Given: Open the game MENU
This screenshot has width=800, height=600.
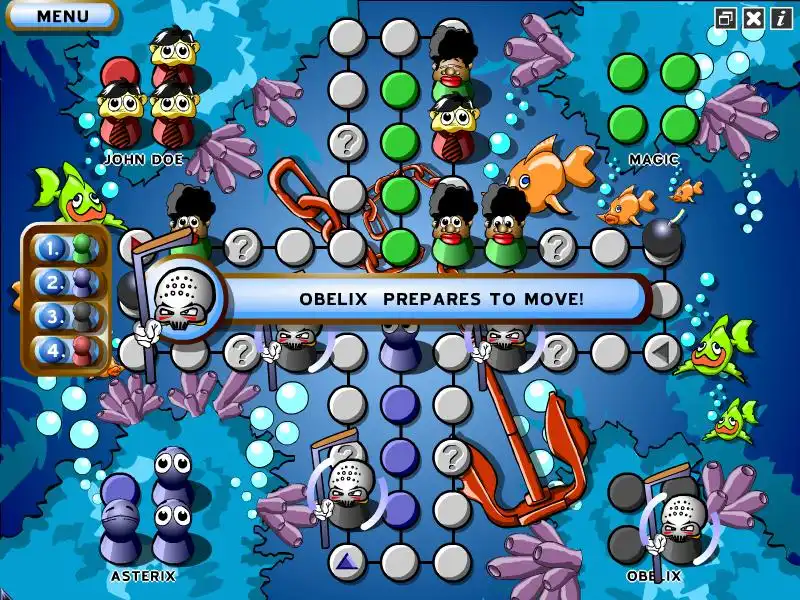Looking at the screenshot, I should [62, 16].
